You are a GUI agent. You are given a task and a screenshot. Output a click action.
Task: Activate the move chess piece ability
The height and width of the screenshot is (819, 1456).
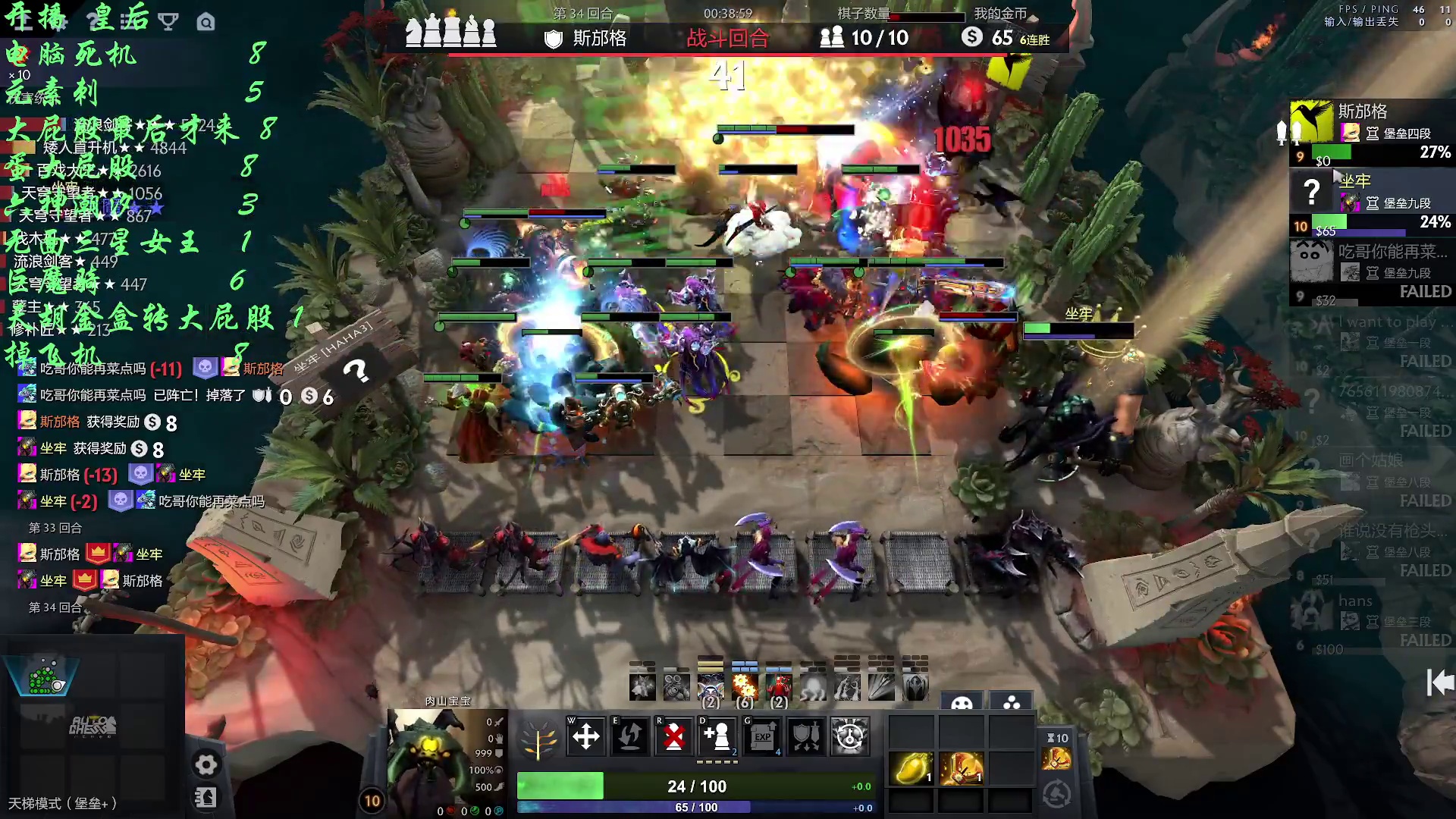(x=585, y=736)
